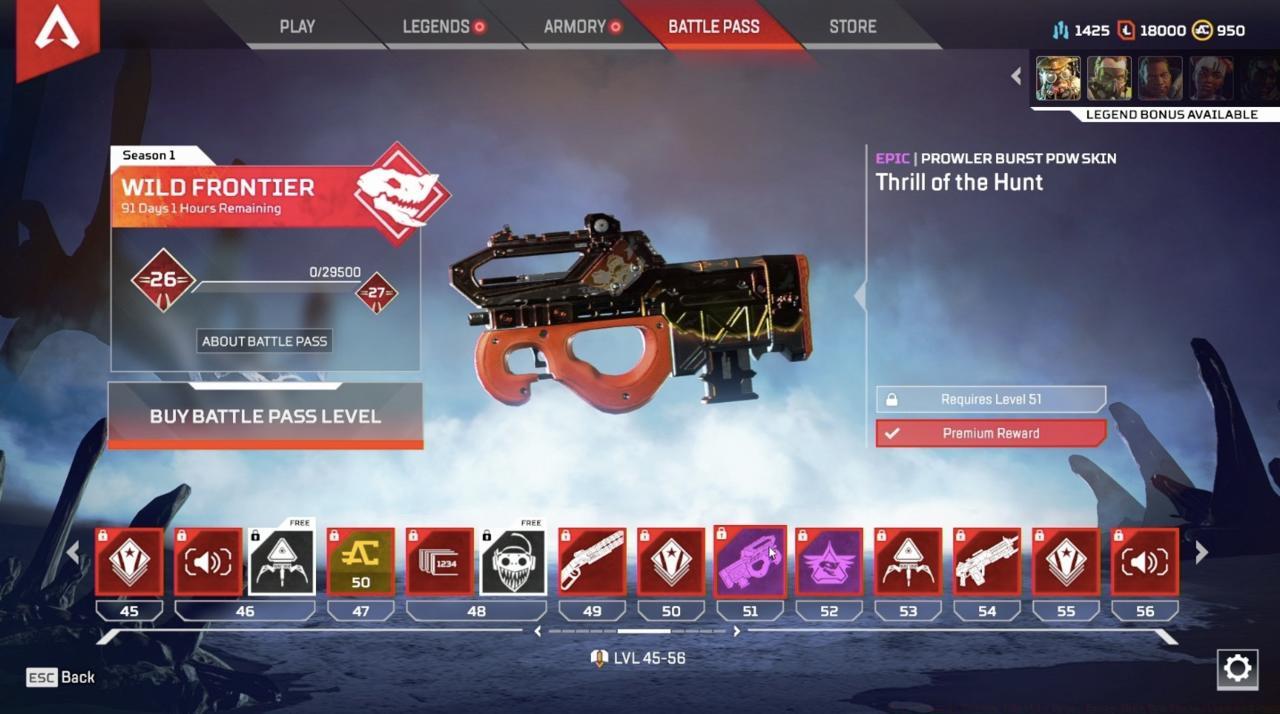
Task: Collapse the legend bonus panel arrow
Action: point(1016,76)
